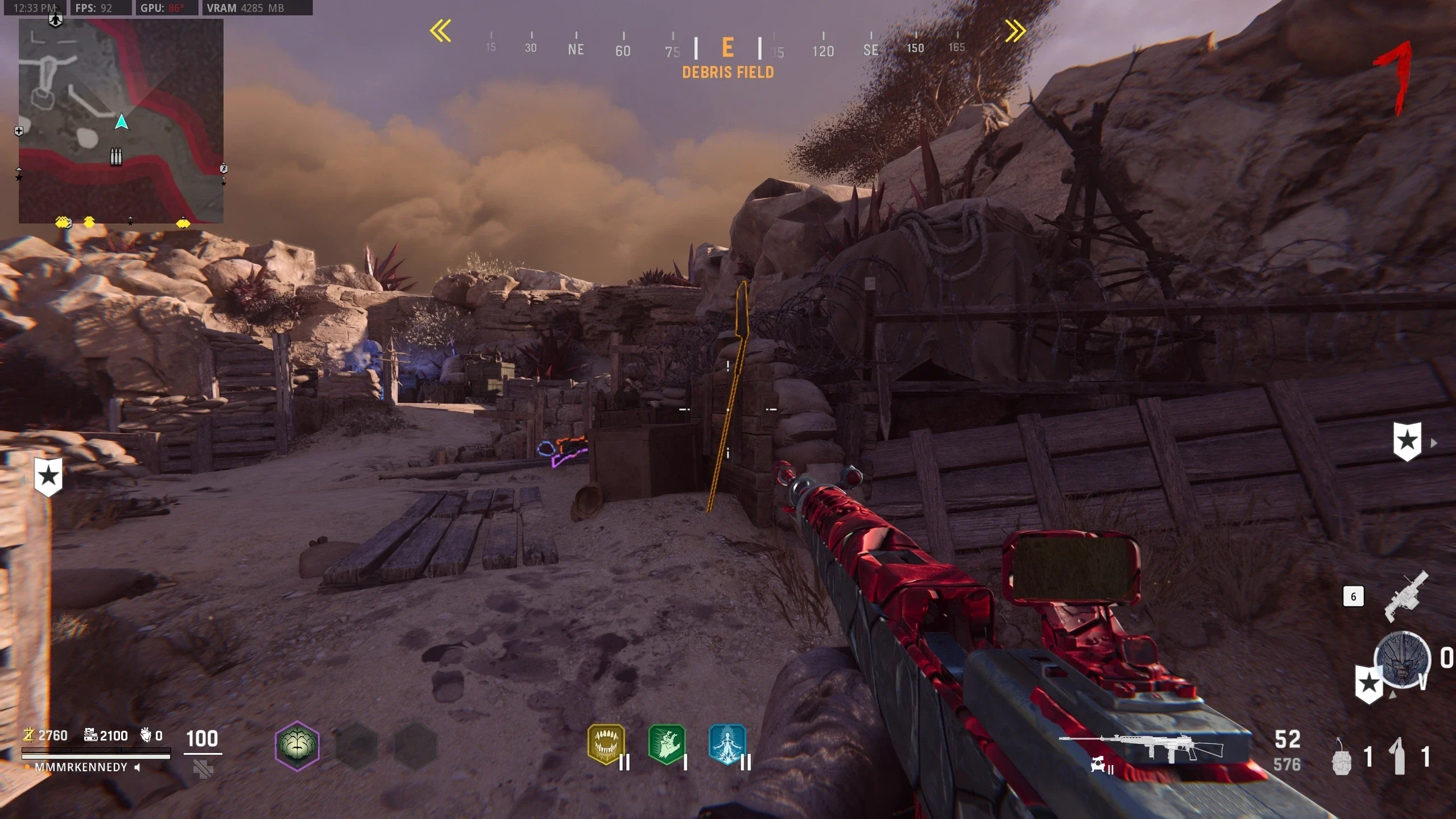Click the FPS counter overlay
Screen dimensions: 1456x819
coord(94,8)
